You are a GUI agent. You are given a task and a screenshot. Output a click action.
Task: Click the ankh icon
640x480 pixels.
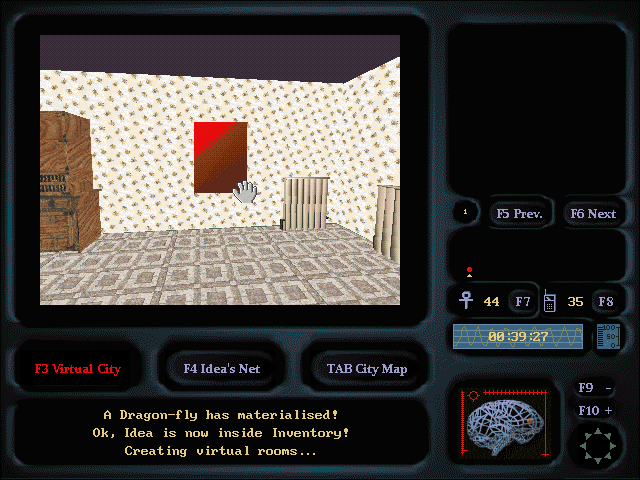[466, 300]
